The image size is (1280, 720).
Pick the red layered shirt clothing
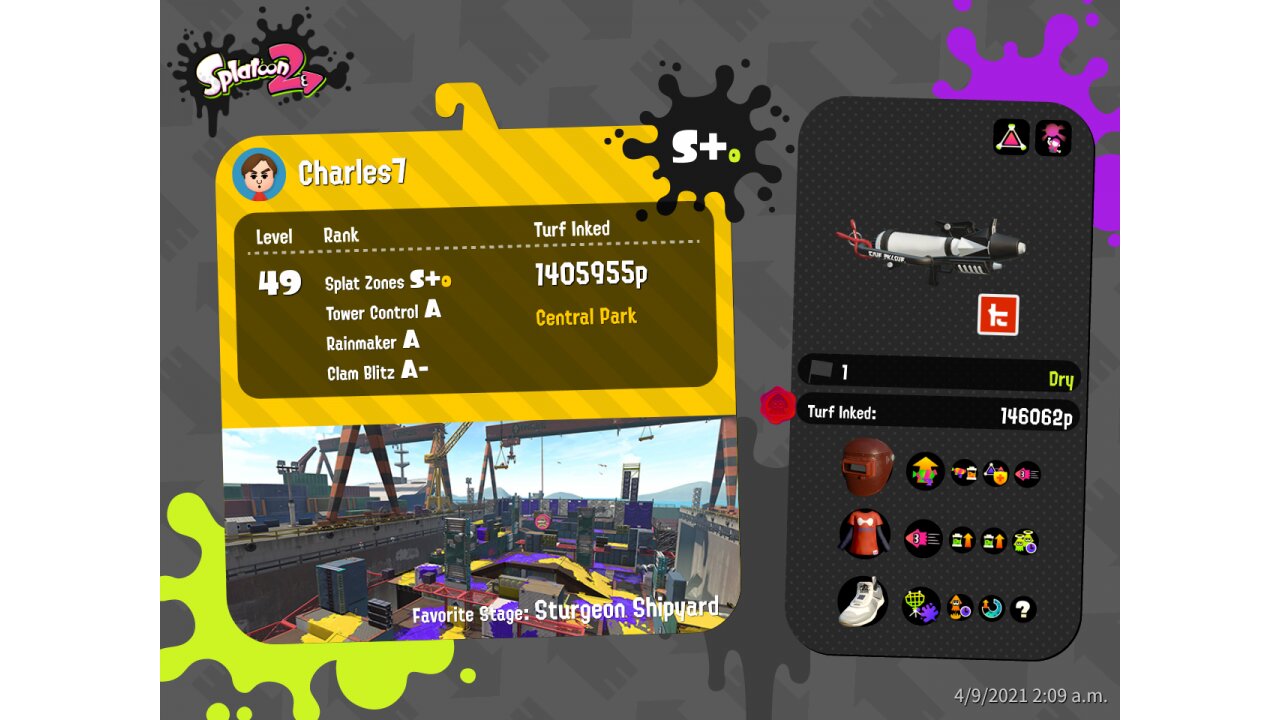point(864,535)
